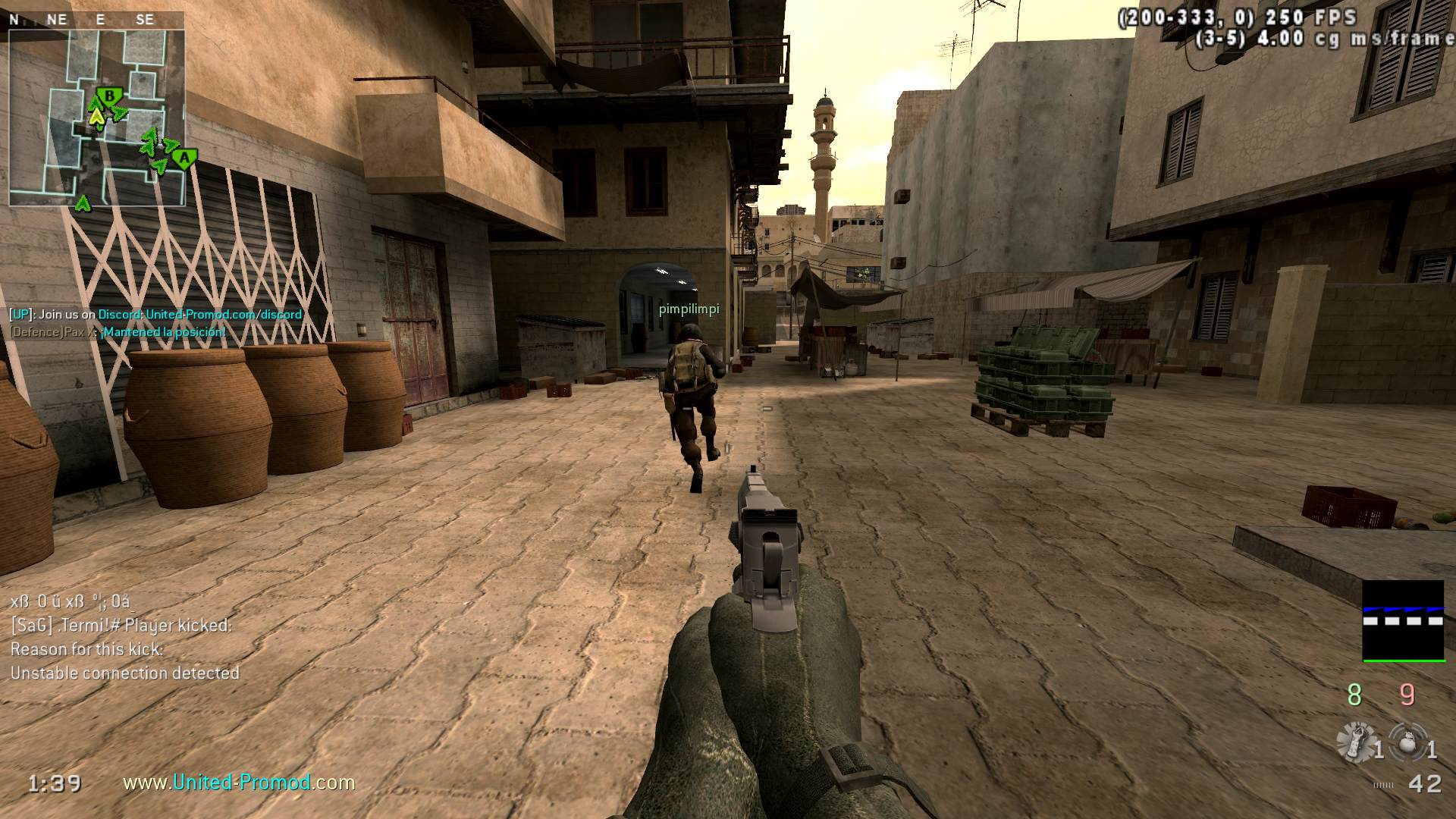Open the United-Promod.com/discord chat link
The image size is (1456, 819).
pyautogui.click(x=224, y=314)
